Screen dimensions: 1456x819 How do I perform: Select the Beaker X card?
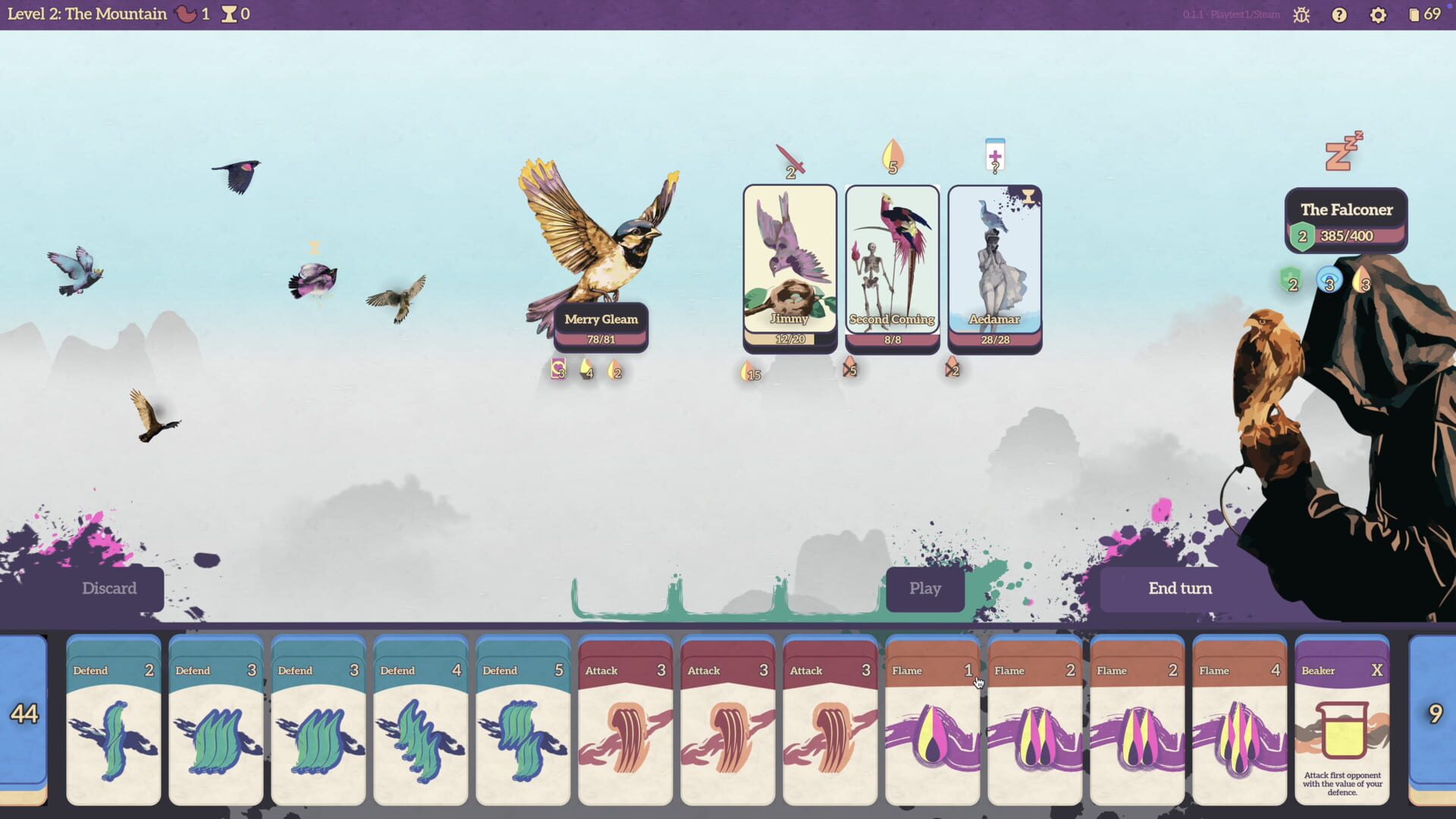click(1341, 720)
